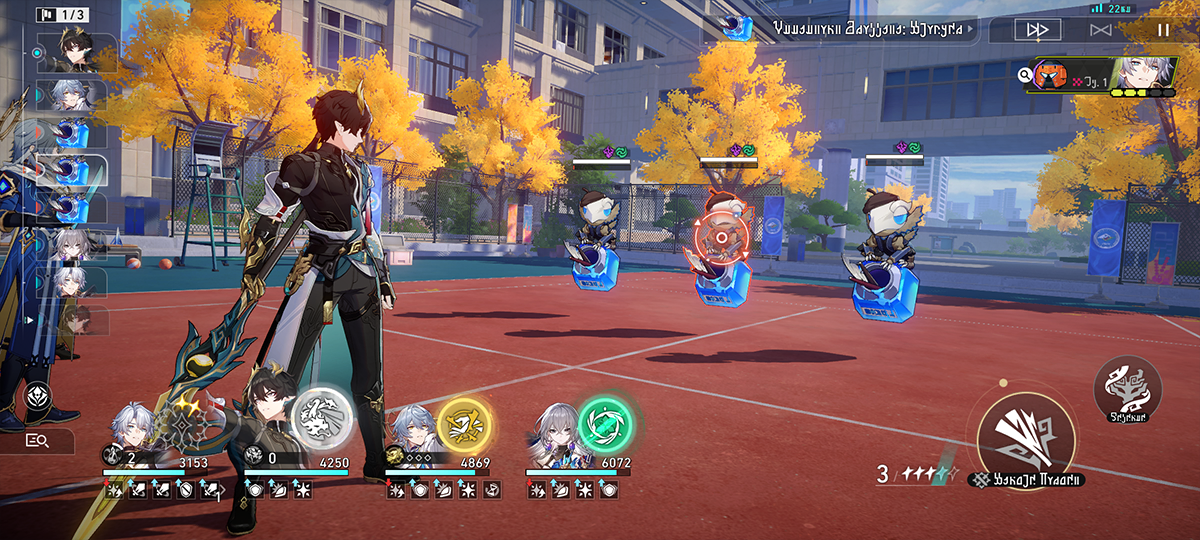Inspect enemy info with the magnifier icon
This screenshot has width=1200, height=540.
tap(1025, 74)
